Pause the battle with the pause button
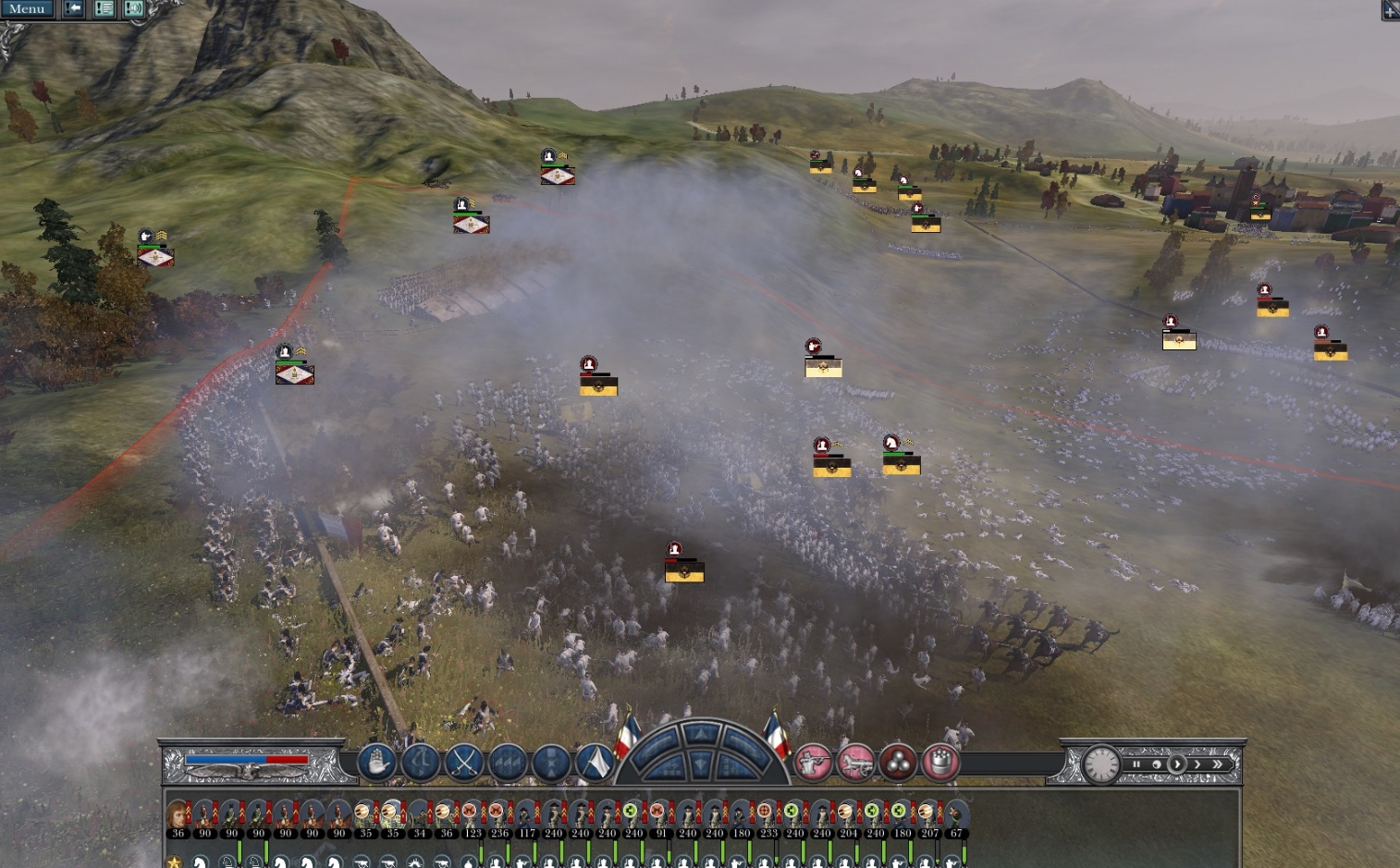This screenshot has width=1400, height=868. coord(1136,764)
